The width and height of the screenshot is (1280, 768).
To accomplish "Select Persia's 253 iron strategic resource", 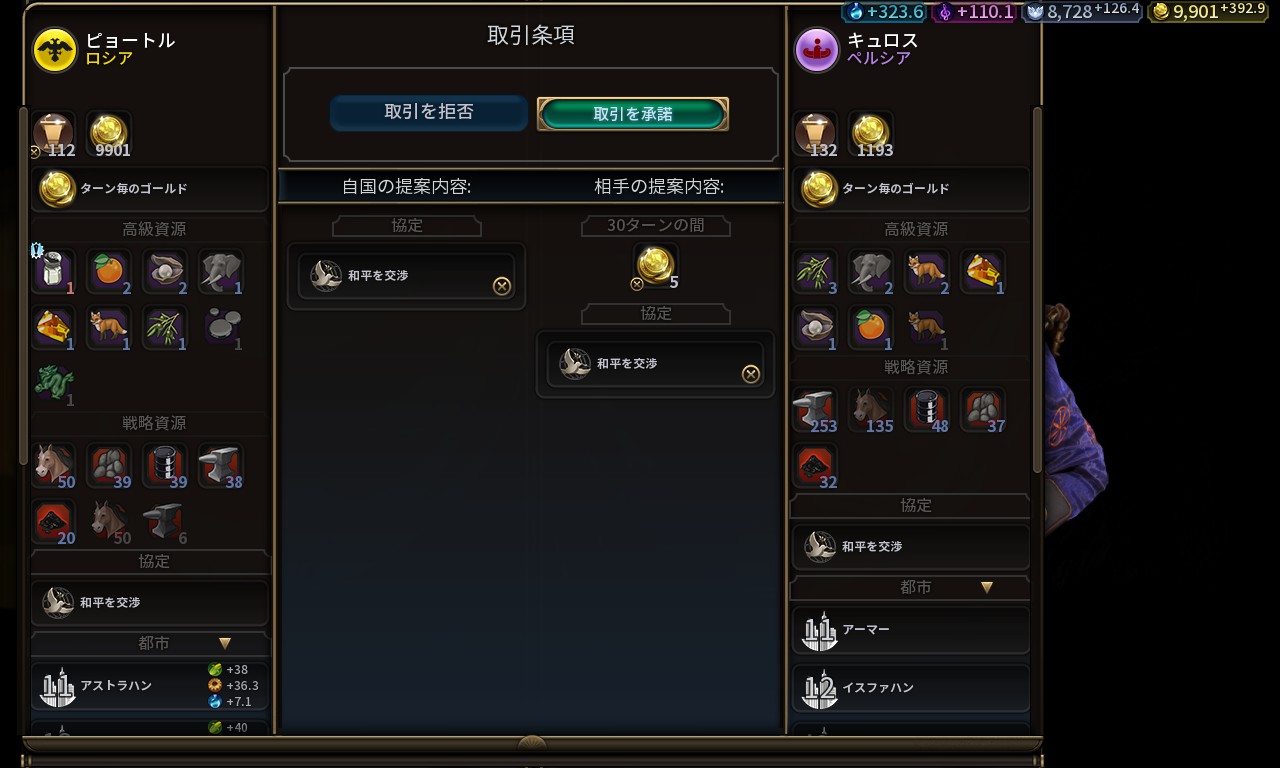I will click(x=816, y=410).
